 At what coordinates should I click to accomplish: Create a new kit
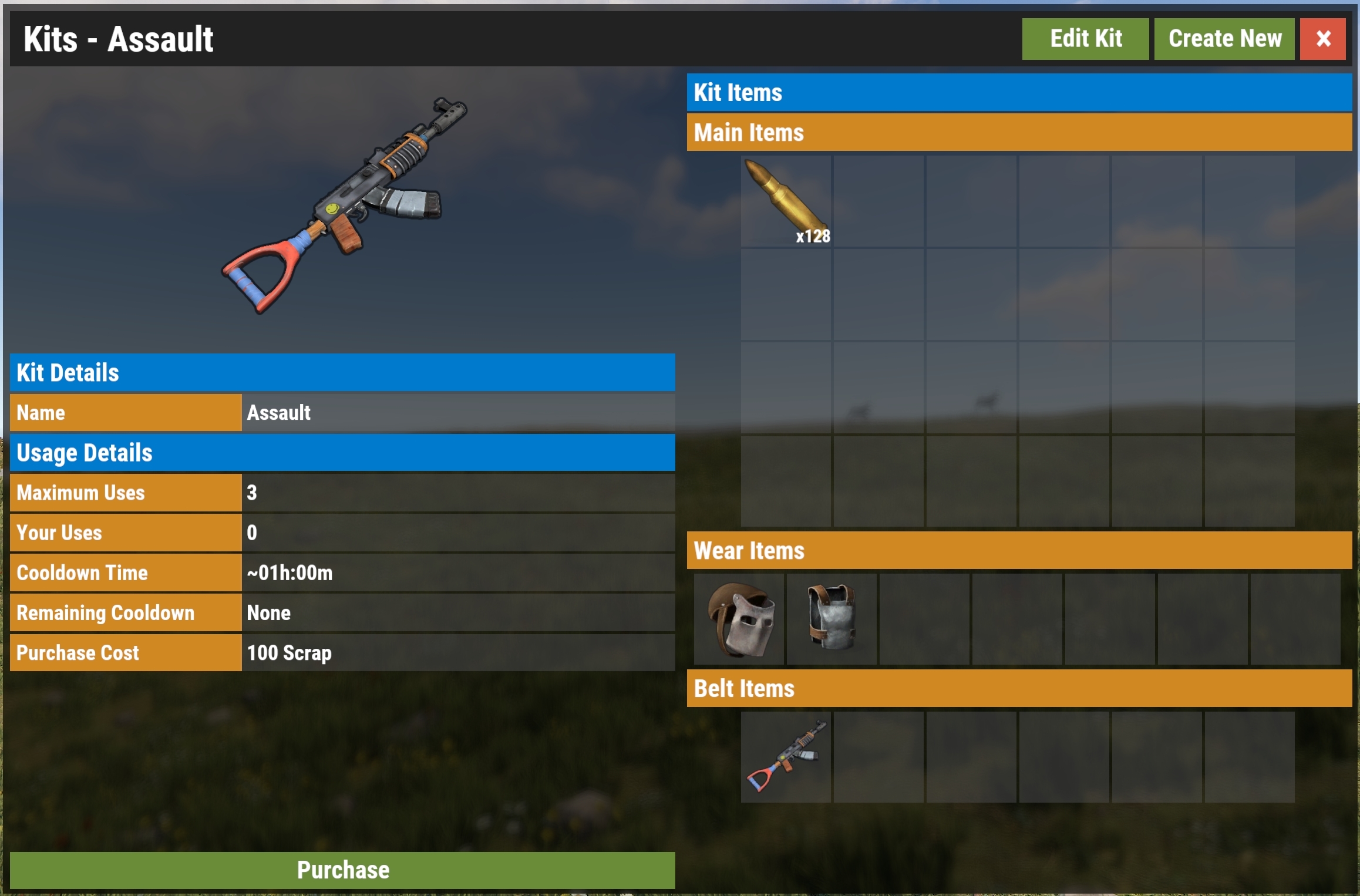click(1224, 39)
